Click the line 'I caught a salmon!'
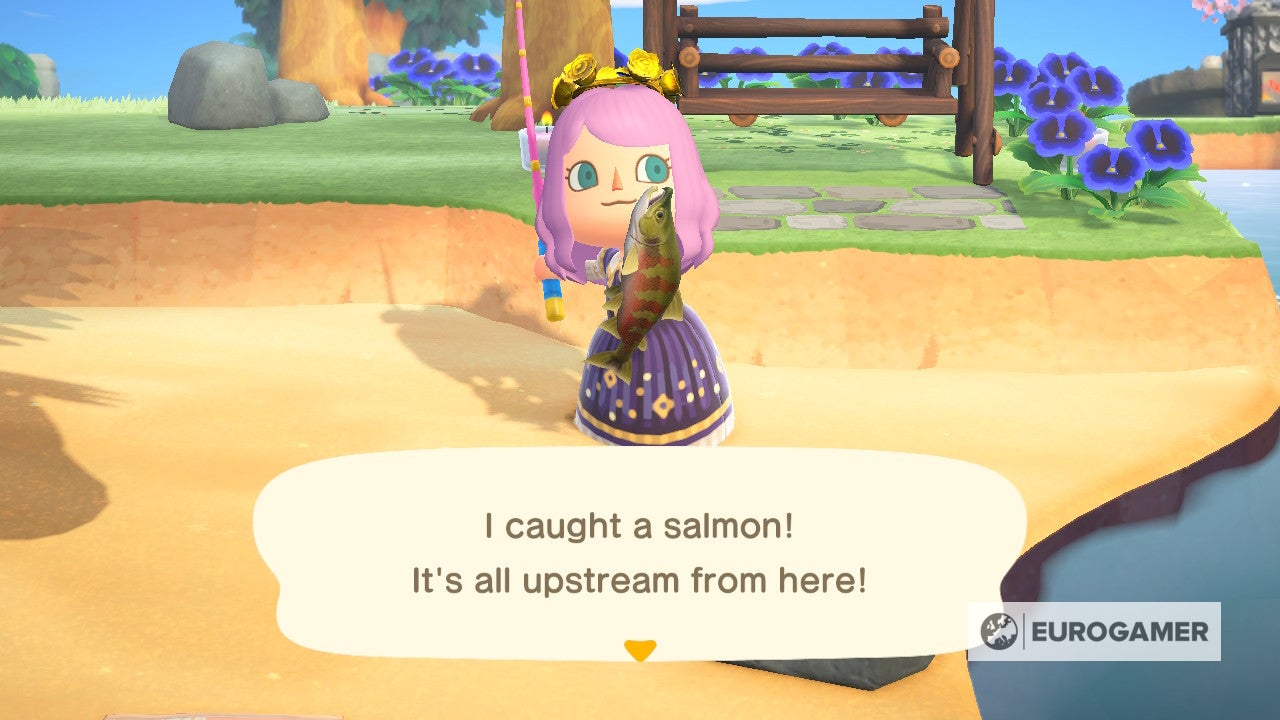 click(639, 524)
